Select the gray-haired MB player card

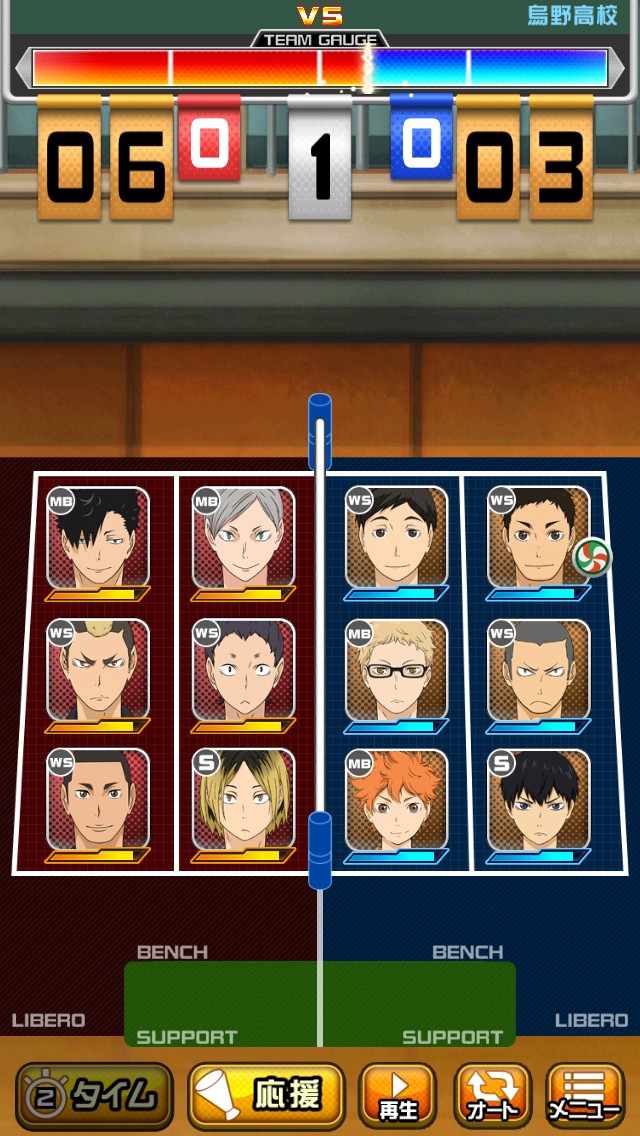point(243,539)
